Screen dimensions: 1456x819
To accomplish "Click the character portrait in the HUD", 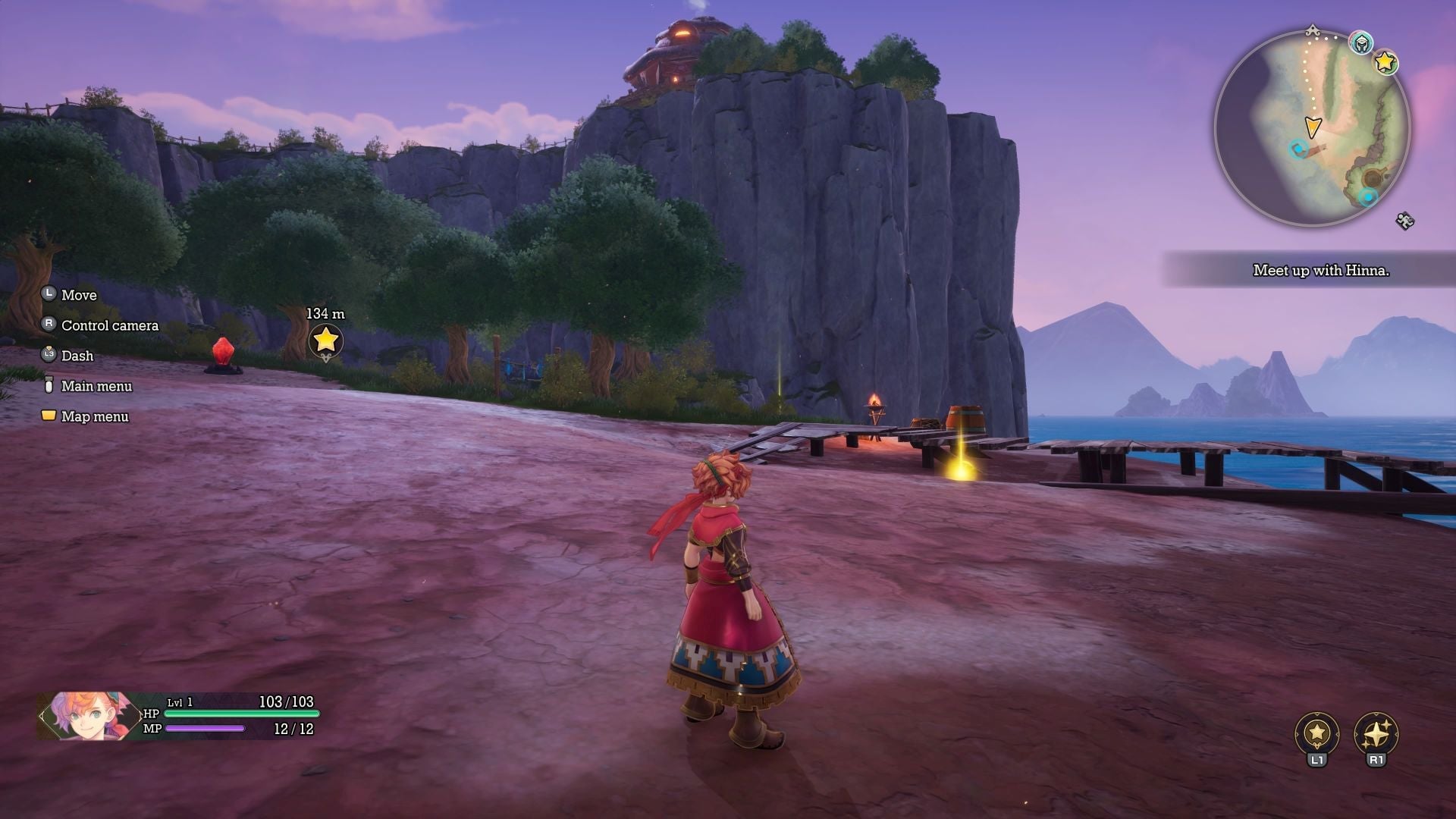I will click(x=83, y=715).
